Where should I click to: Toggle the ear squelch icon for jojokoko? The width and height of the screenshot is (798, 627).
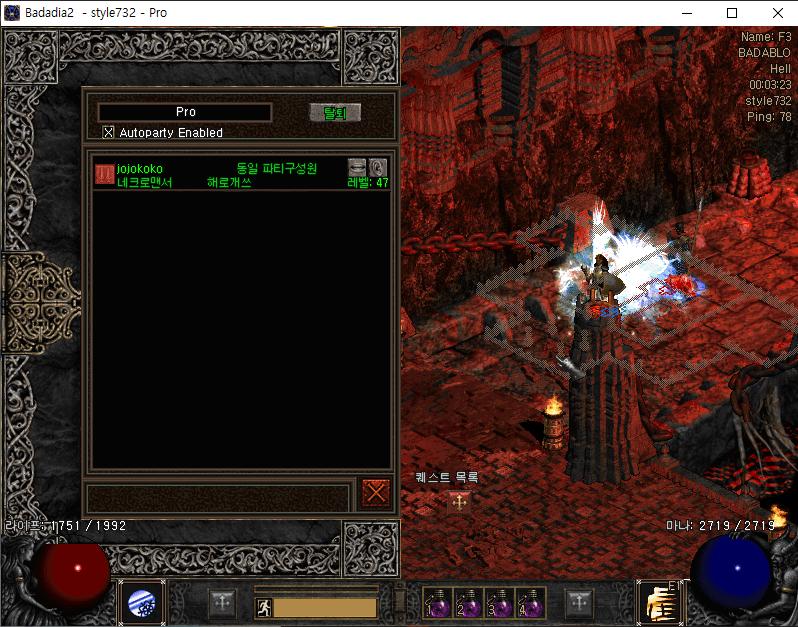coord(377,167)
